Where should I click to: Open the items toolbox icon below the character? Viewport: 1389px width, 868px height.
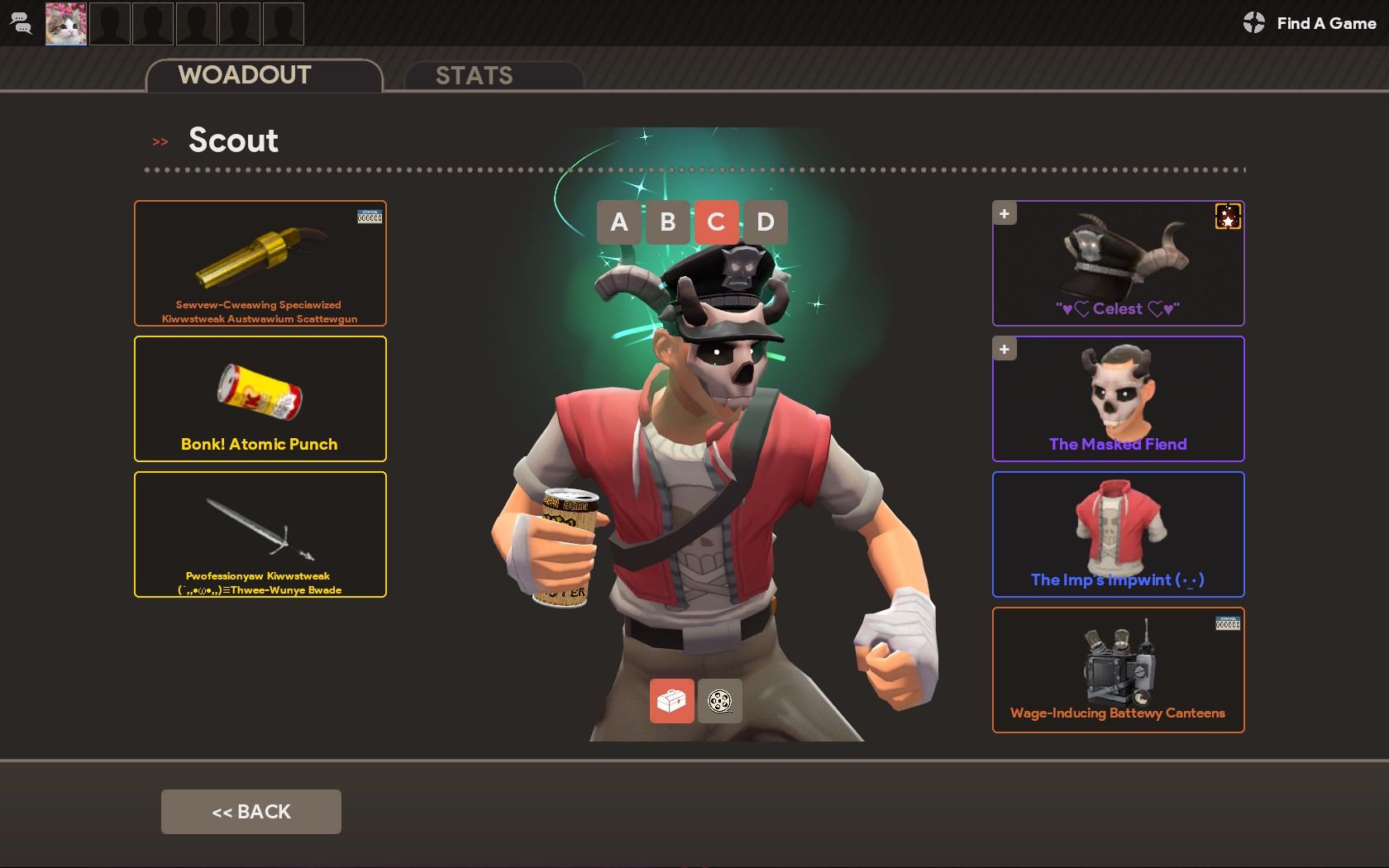click(x=672, y=701)
